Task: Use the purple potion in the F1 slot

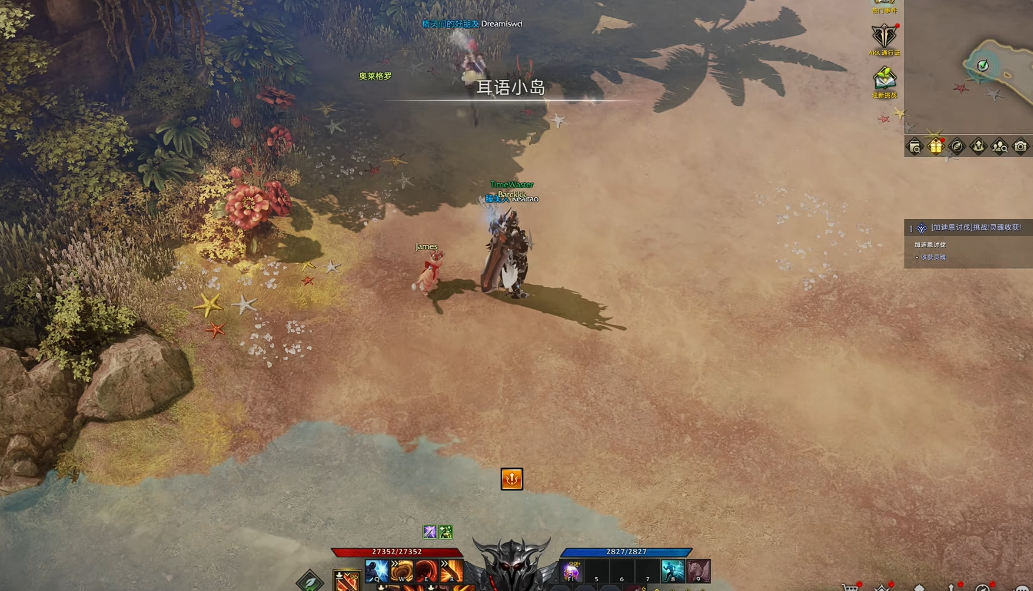Action: tap(572, 571)
